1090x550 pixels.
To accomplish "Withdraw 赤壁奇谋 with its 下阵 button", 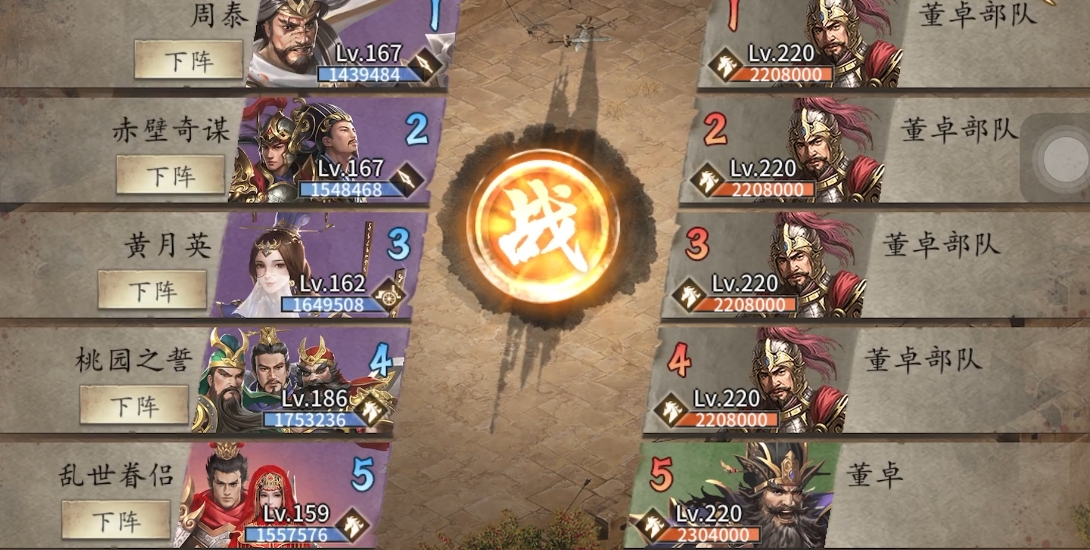I will click(171, 175).
